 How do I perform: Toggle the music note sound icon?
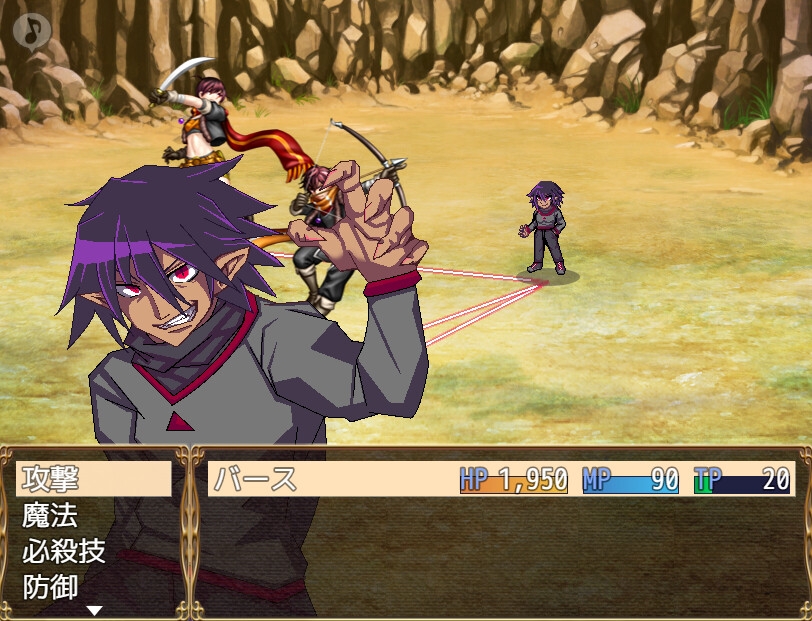pos(33,31)
